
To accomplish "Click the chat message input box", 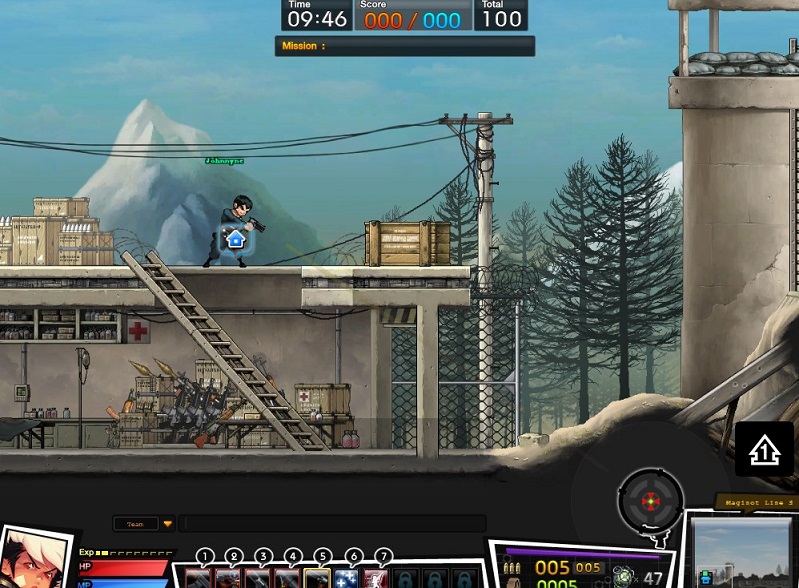I will (x=332, y=523).
